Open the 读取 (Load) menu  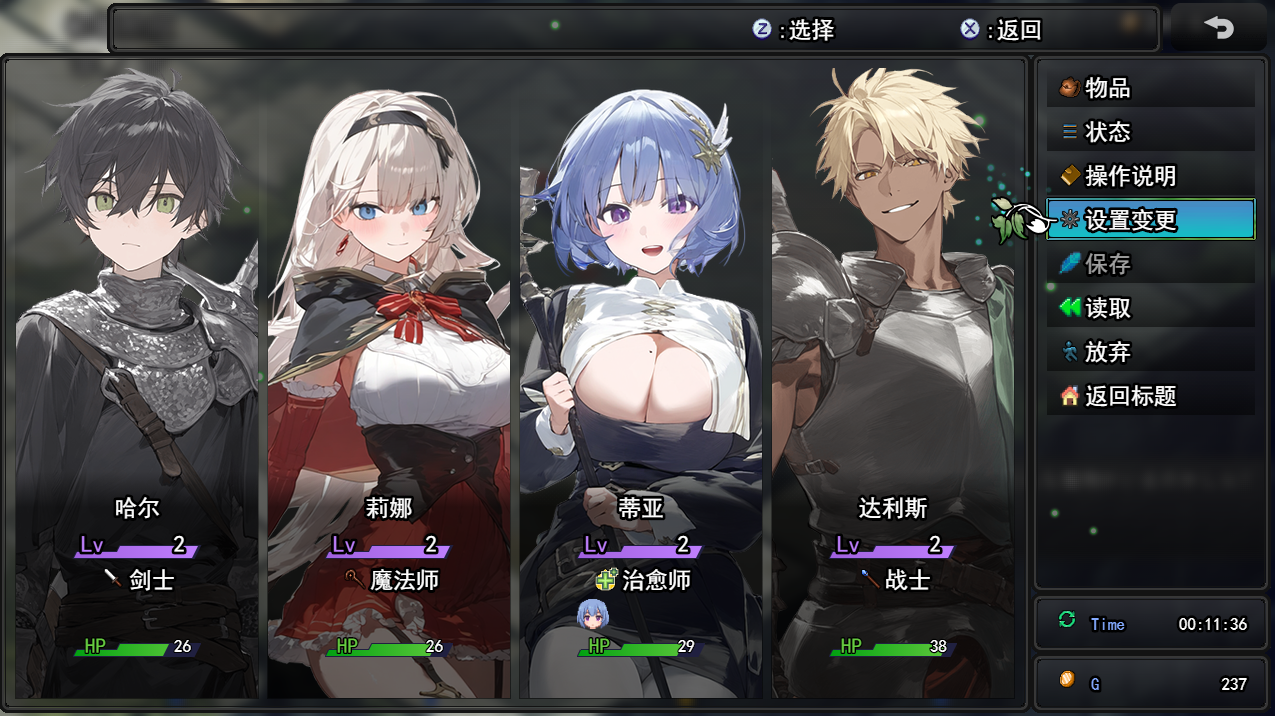pos(1150,308)
